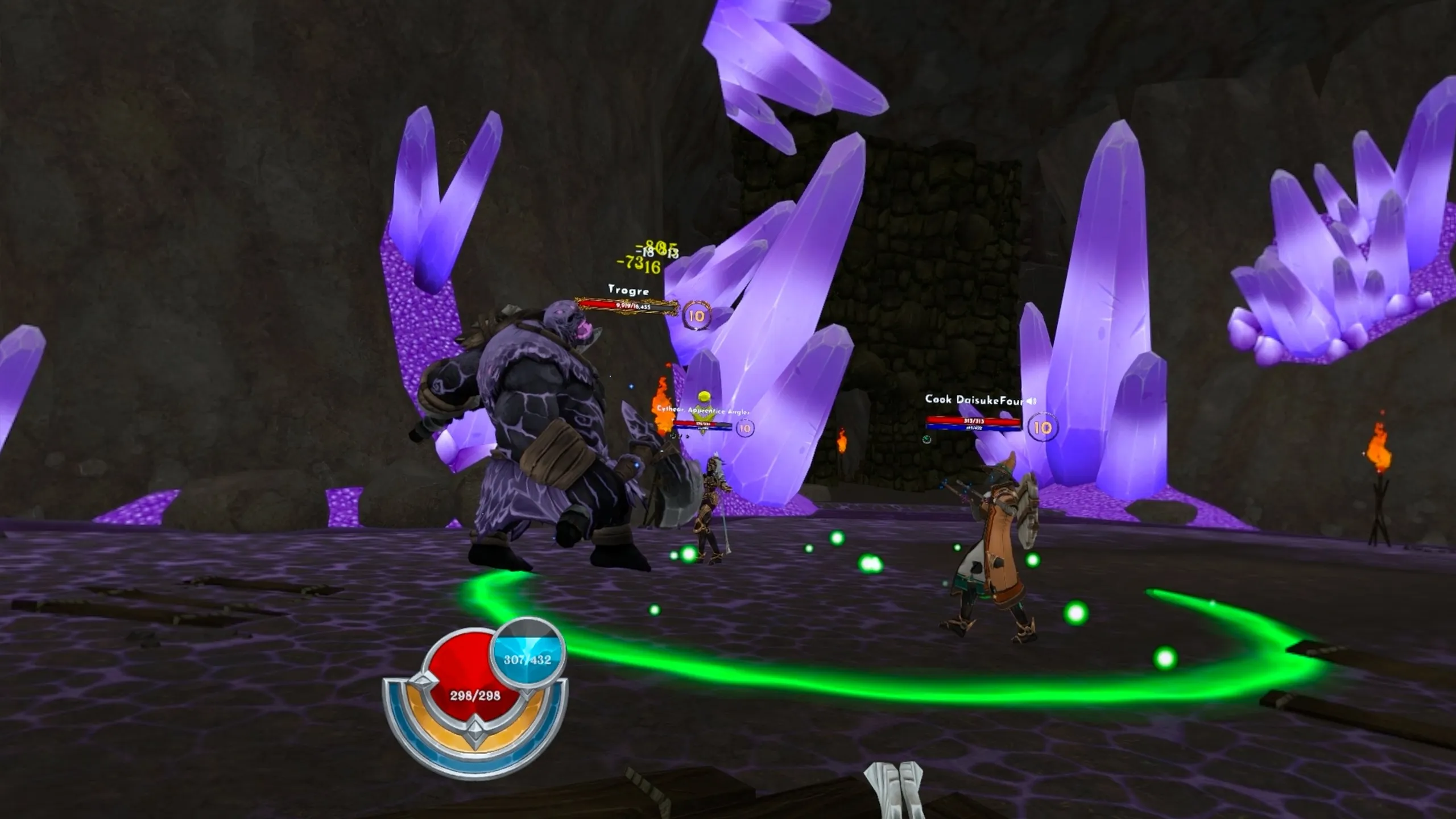The image size is (1456, 819).
Task: Select Cook DaisukeFour's player nameplate
Action: (974, 400)
